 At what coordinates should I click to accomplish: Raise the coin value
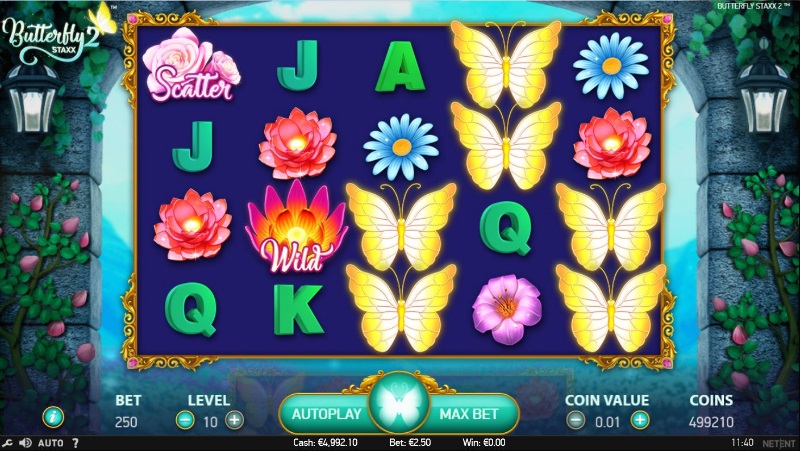tap(640, 421)
